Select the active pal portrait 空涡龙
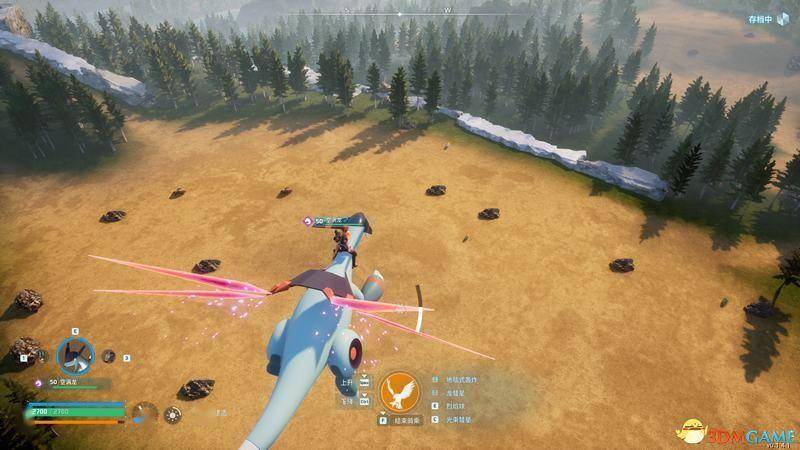The width and height of the screenshot is (800, 450). tap(74, 353)
